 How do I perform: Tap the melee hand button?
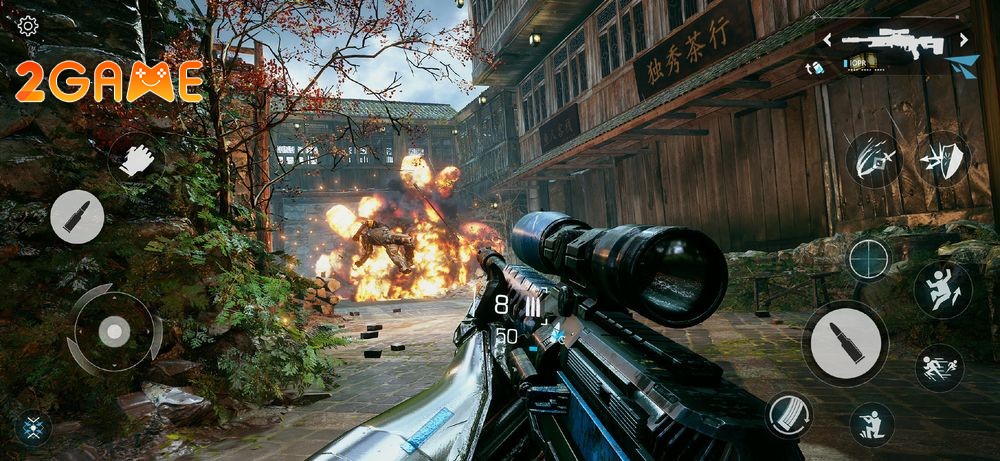136,160
